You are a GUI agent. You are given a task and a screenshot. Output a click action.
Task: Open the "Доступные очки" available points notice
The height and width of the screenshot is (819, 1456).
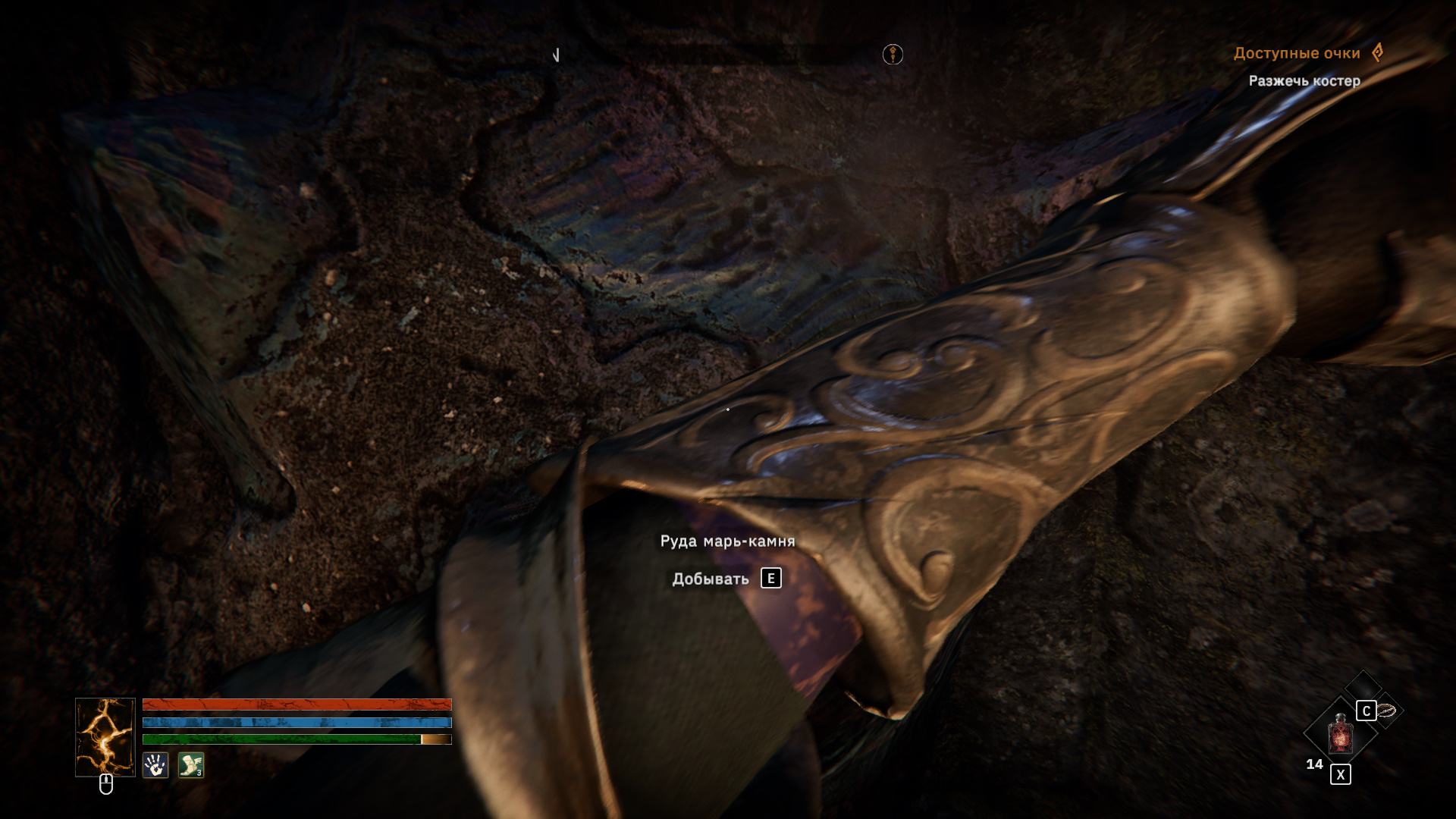(x=1297, y=53)
